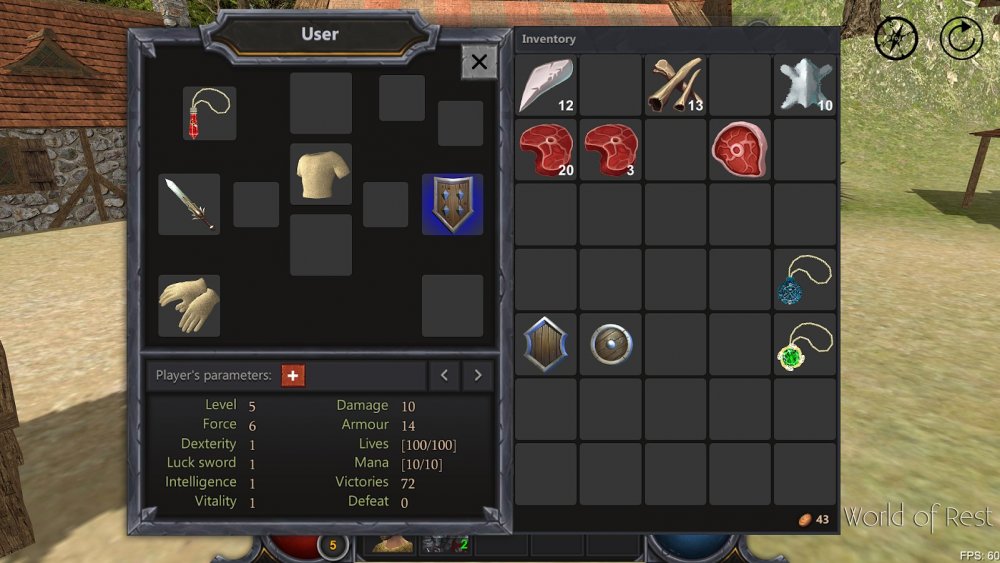Select the equipped red amulet slot
1000x563 pixels.
[x=210, y=113]
